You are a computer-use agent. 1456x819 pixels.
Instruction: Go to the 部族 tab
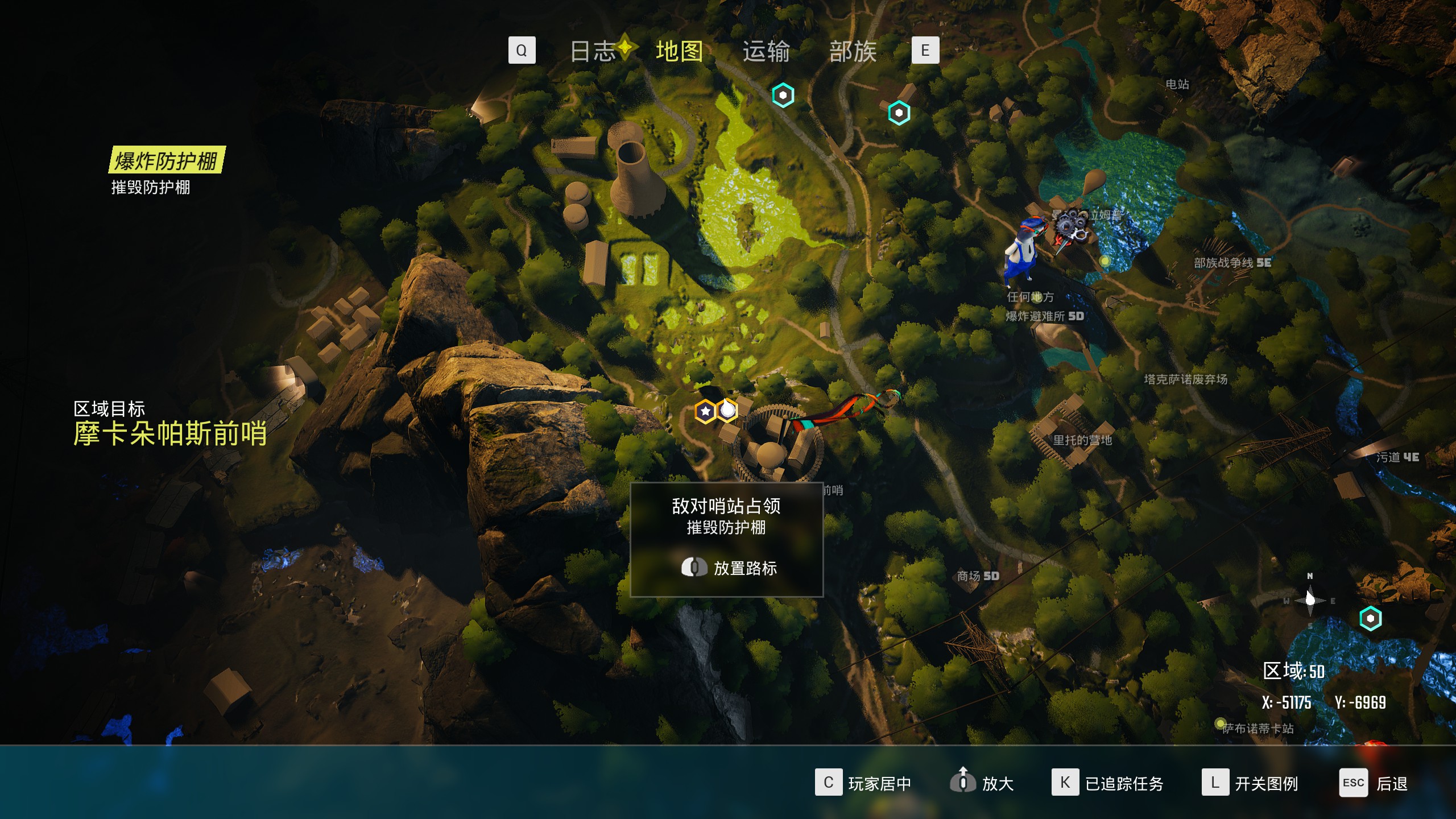[x=853, y=51]
